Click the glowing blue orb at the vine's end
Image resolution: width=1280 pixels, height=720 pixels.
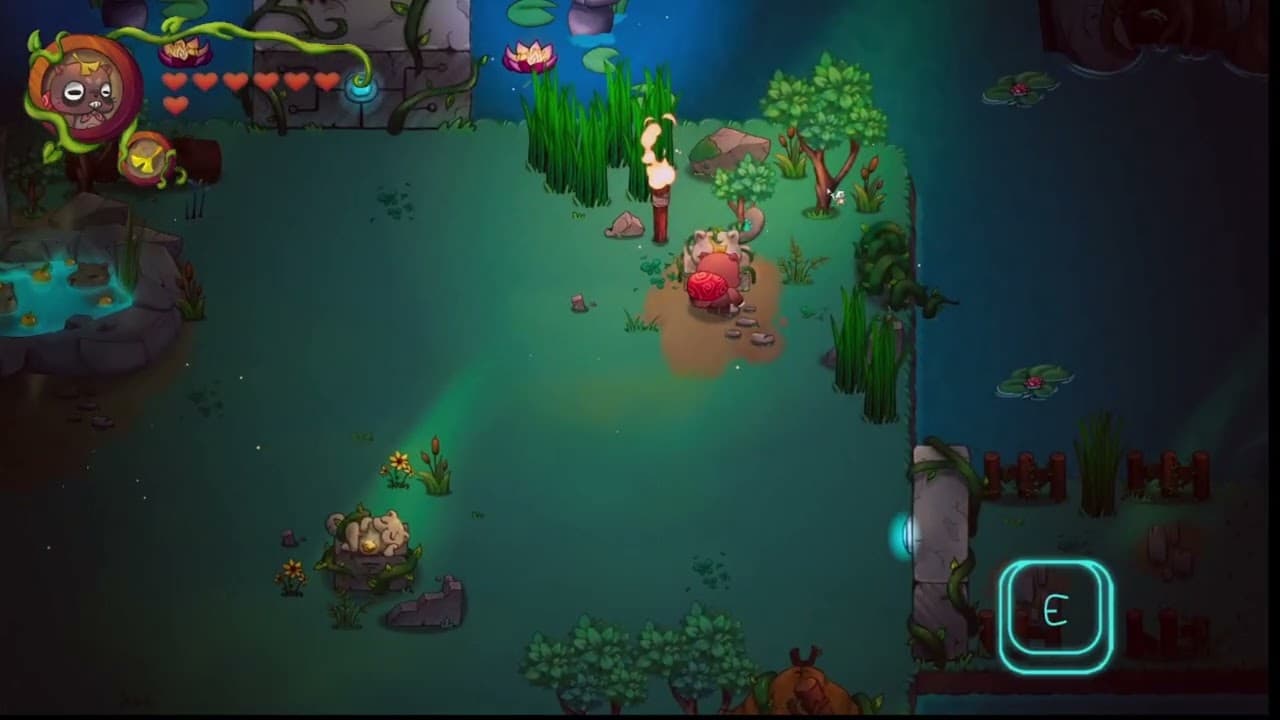[x=362, y=91]
